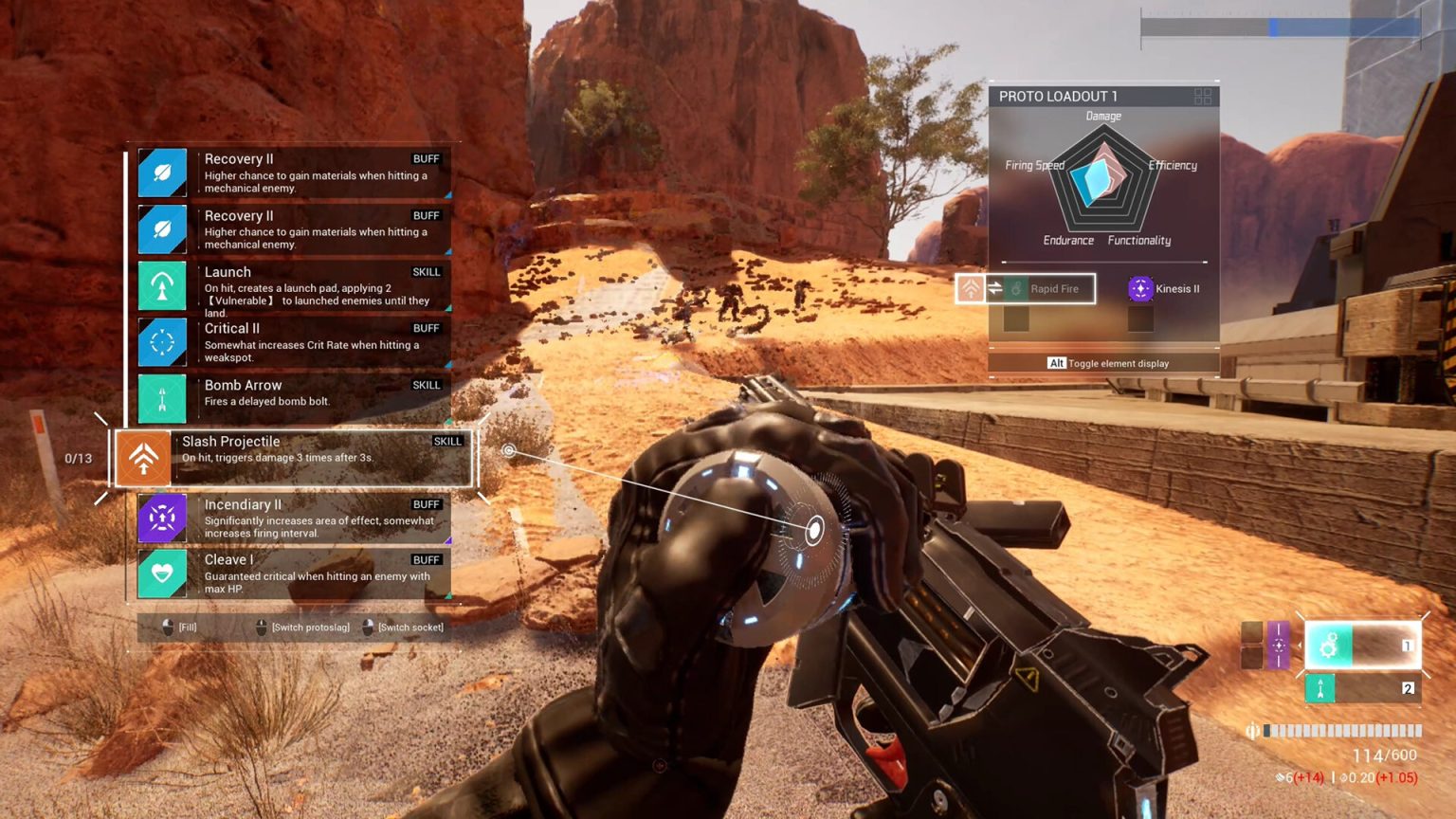Select the Kinesis II purple module icon
Screen dimensions: 1456x819
[1139, 289]
